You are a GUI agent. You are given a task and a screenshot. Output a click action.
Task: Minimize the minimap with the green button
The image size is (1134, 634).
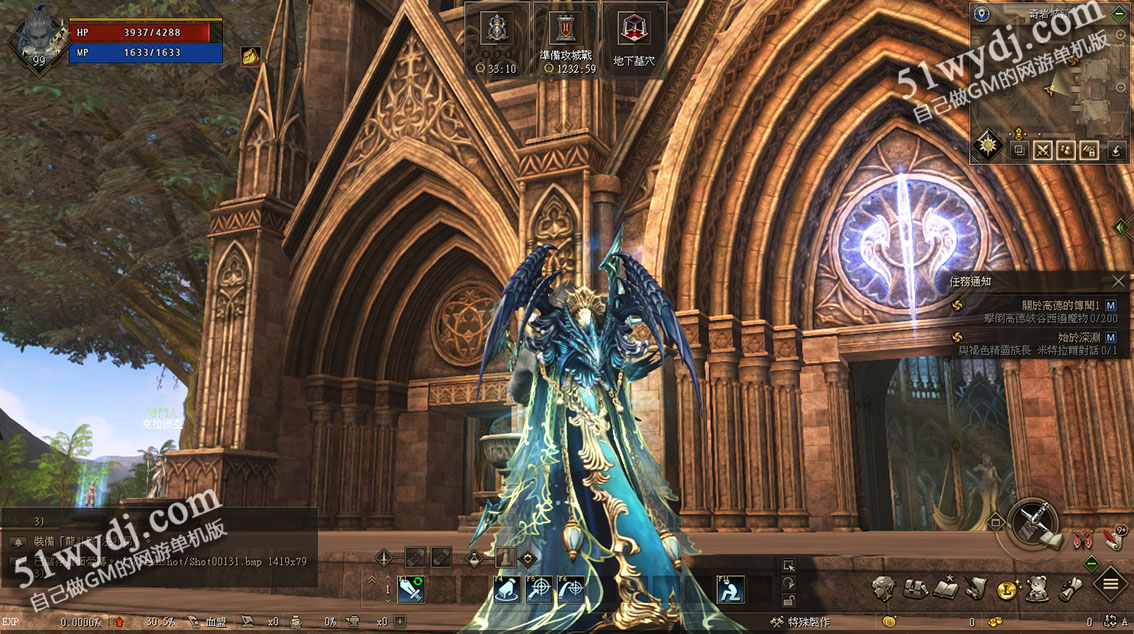pos(1119,13)
